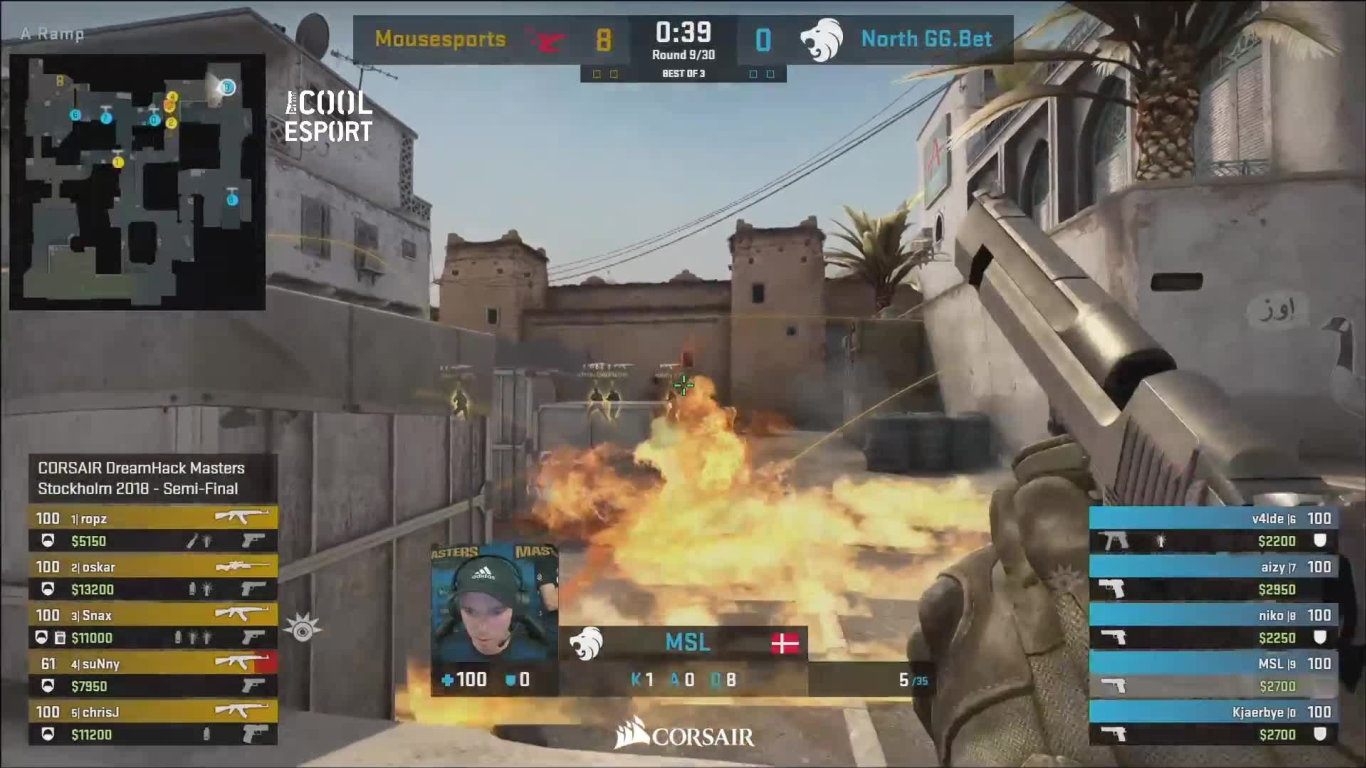Click the radar minimap
The height and width of the screenshot is (768, 1366).
pyautogui.click(x=137, y=181)
